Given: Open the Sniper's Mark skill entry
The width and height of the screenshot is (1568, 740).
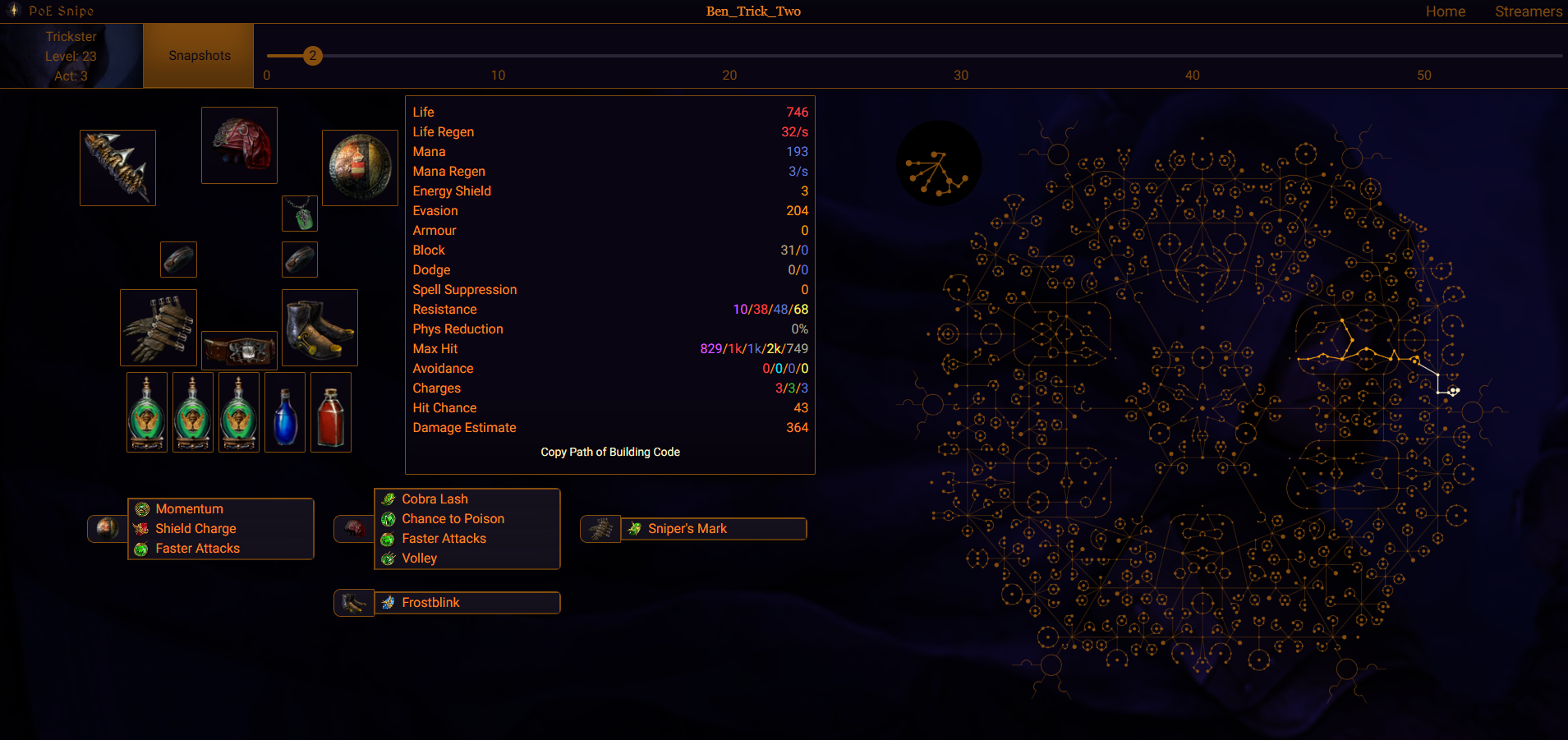Looking at the screenshot, I should [687, 528].
